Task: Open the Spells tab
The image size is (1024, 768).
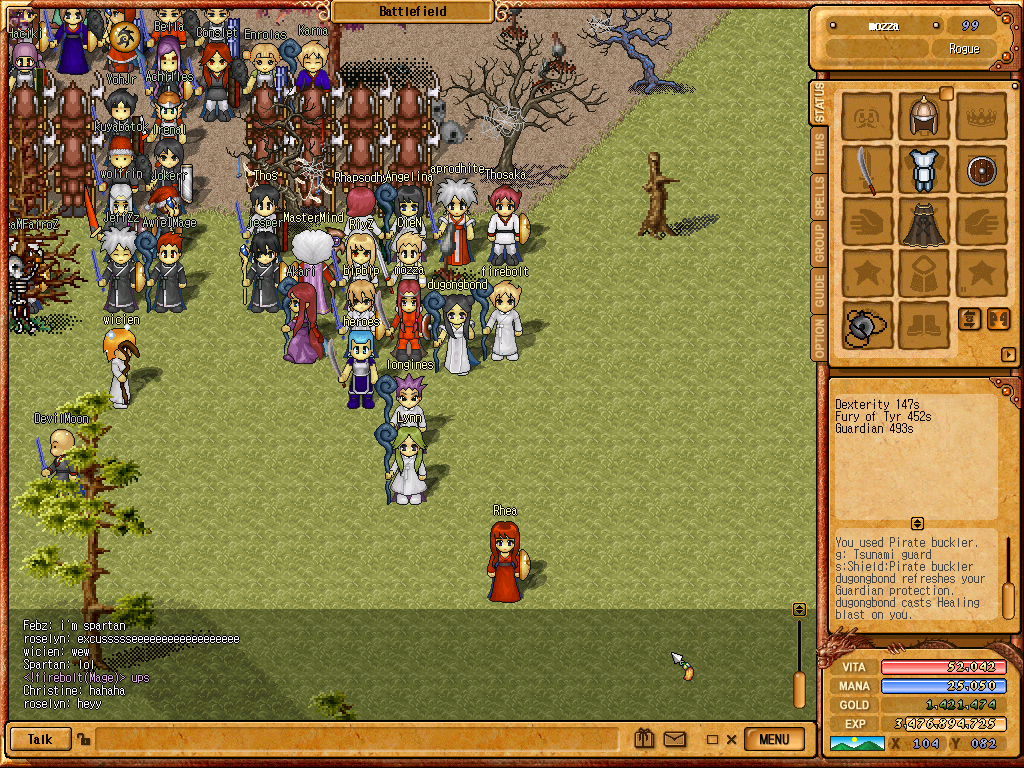Action: tap(820, 197)
